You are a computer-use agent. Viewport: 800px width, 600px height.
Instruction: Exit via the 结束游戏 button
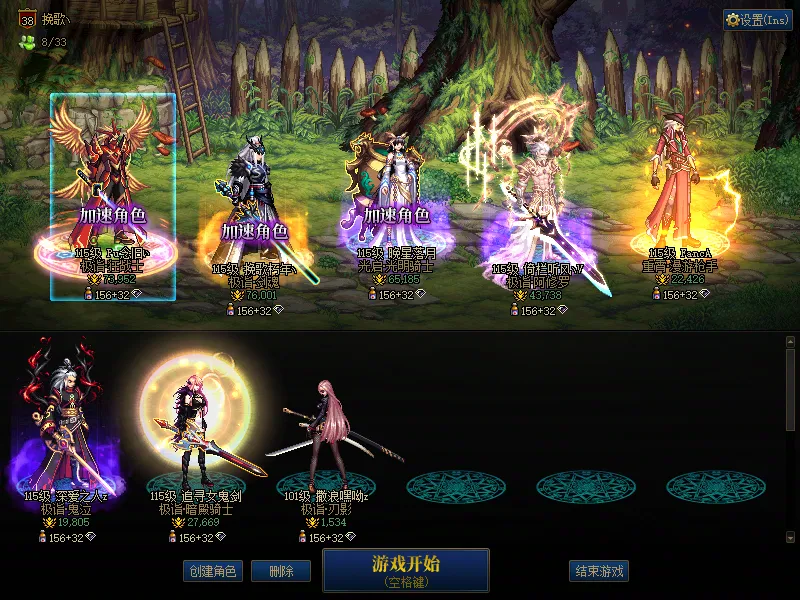(x=599, y=571)
